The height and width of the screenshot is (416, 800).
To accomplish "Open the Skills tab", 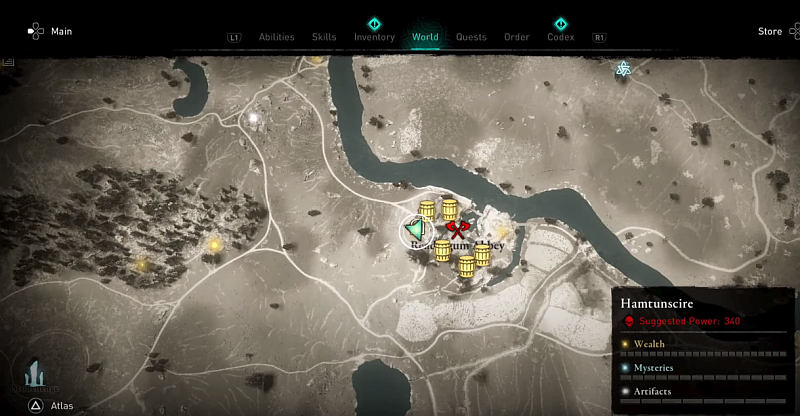I will point(324,37).
